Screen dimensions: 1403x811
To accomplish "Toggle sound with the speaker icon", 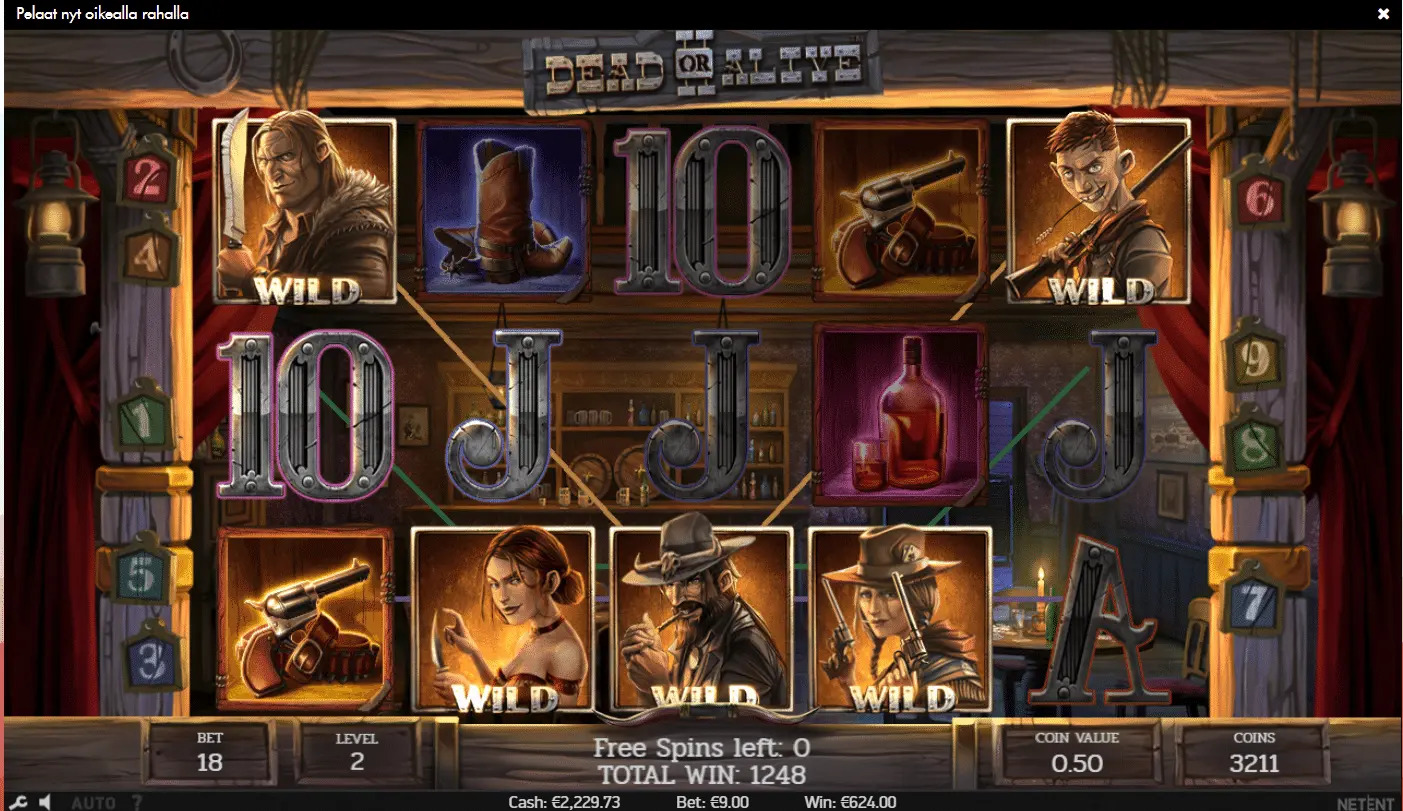I will (x=46, y=802).
